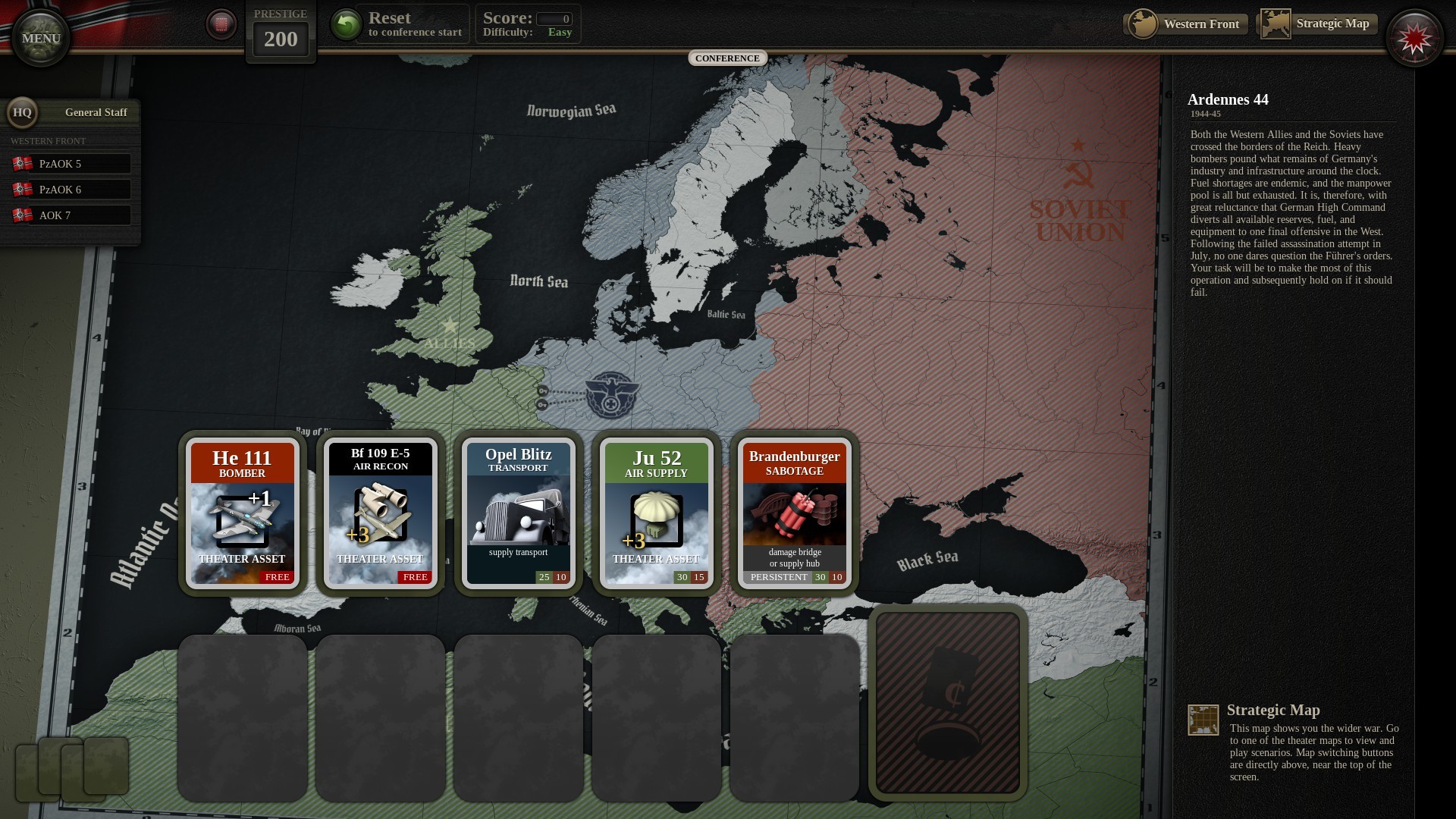Click the CONFERENCE phase label

pos(727,58)
